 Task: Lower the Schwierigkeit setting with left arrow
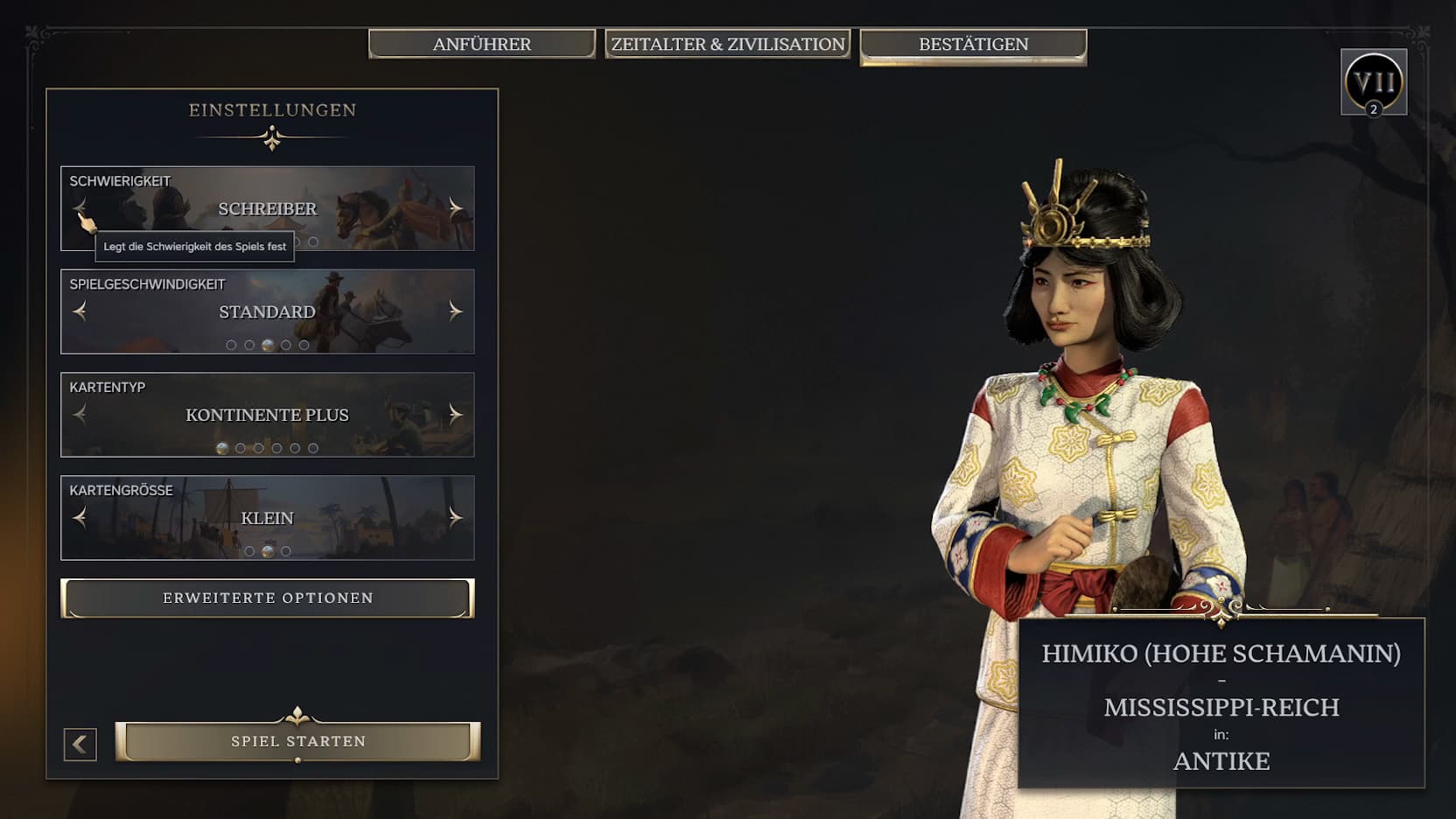tap(80, 207)
